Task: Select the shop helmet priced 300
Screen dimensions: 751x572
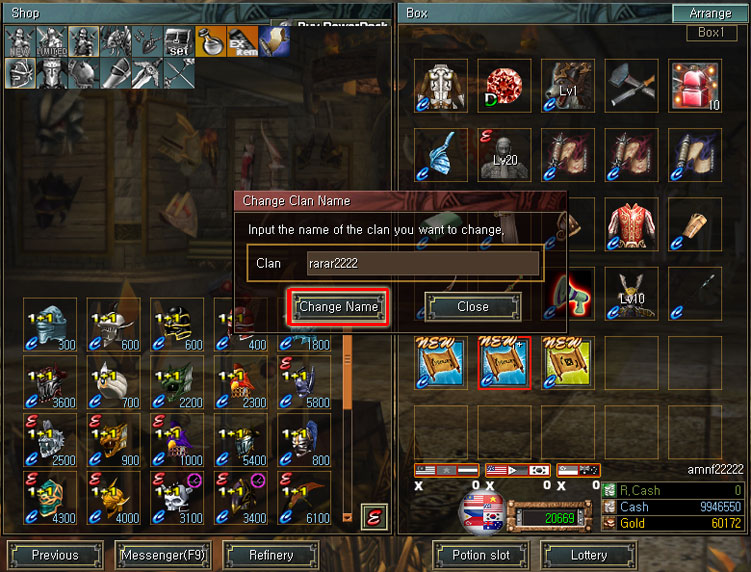Action: [x=51, y=324]
